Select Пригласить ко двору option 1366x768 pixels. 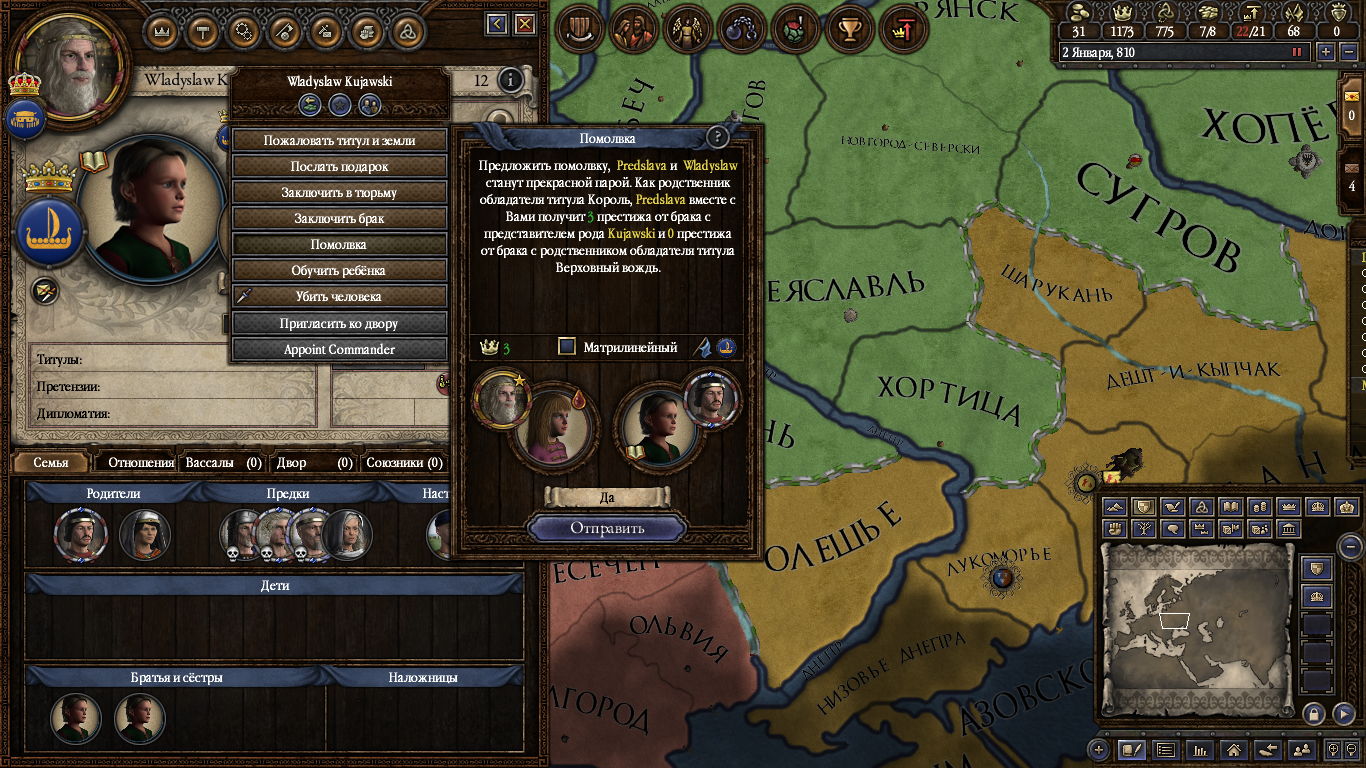(x=339, y=324)
